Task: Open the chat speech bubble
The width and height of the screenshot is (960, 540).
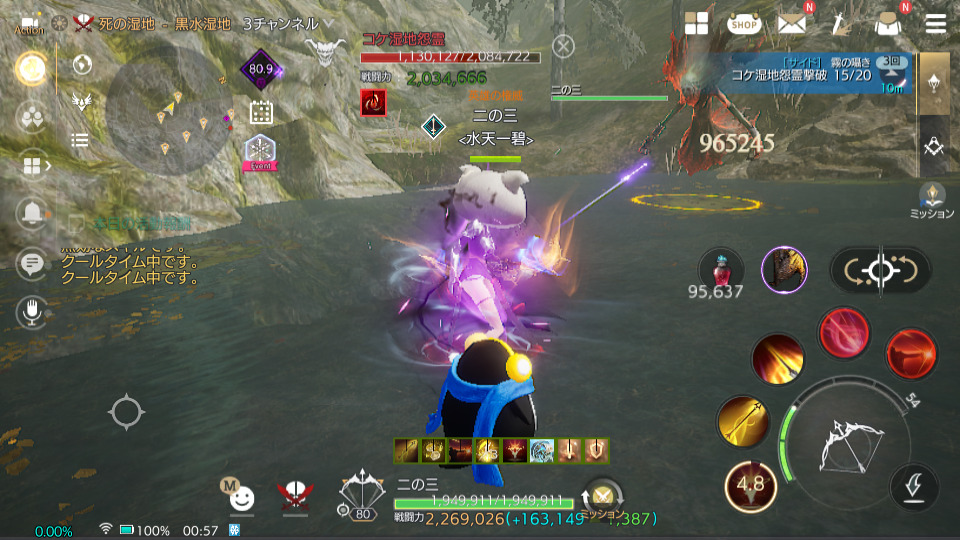Action: click(x=32, y=263)
